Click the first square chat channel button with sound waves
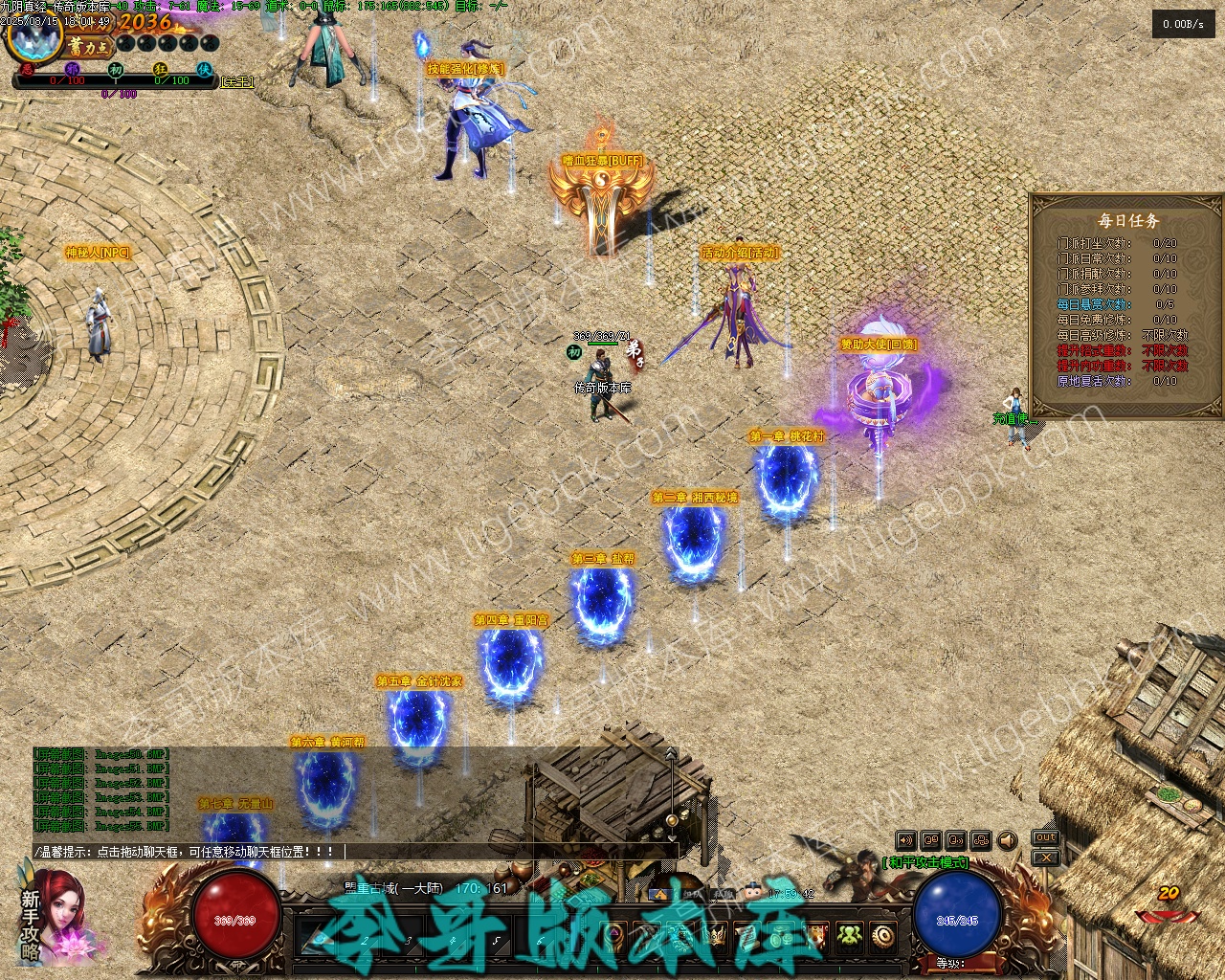Screen dimensions: 1225x980 [905, 840]
